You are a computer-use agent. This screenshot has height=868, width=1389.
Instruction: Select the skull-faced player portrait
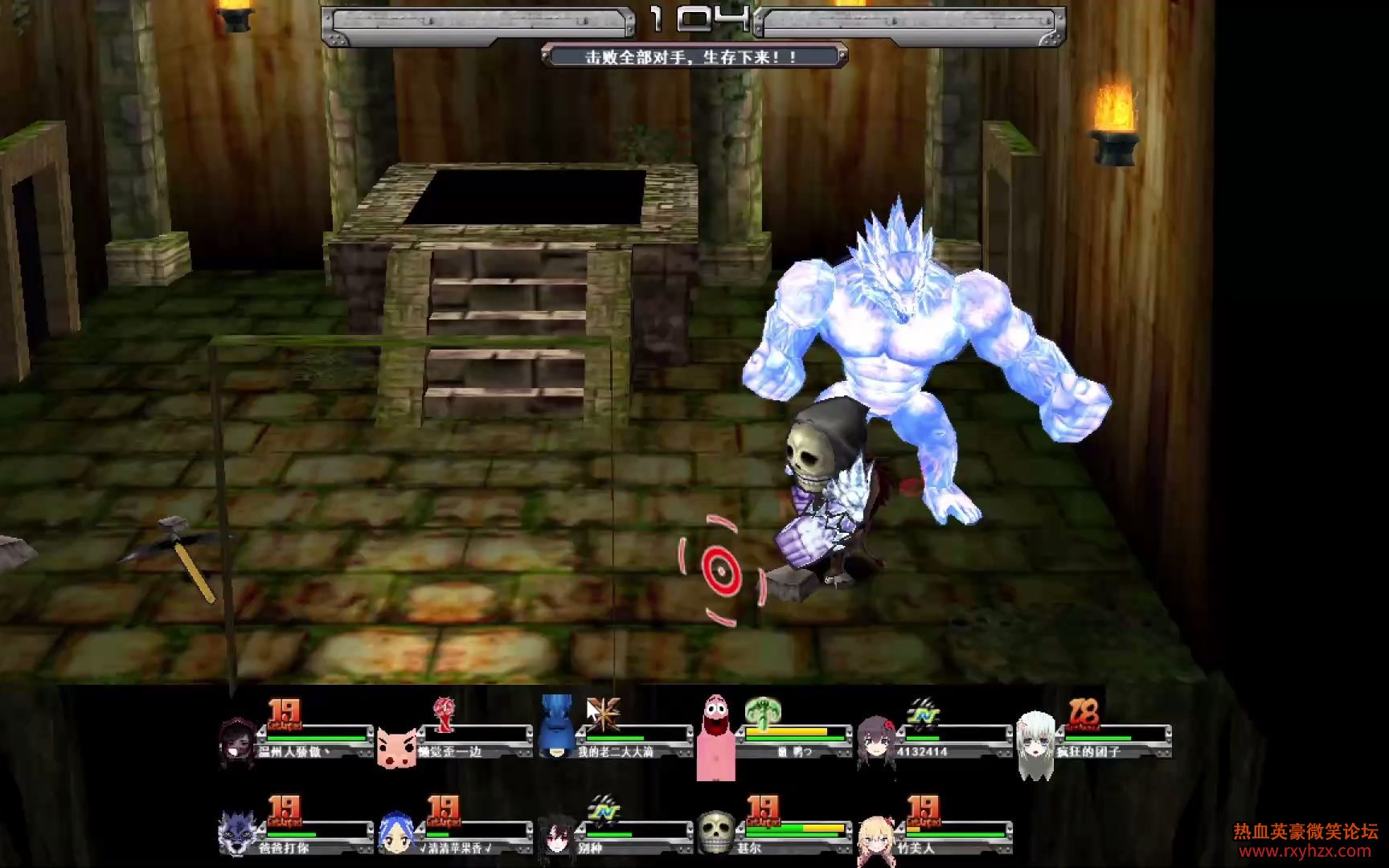point(715,833)
